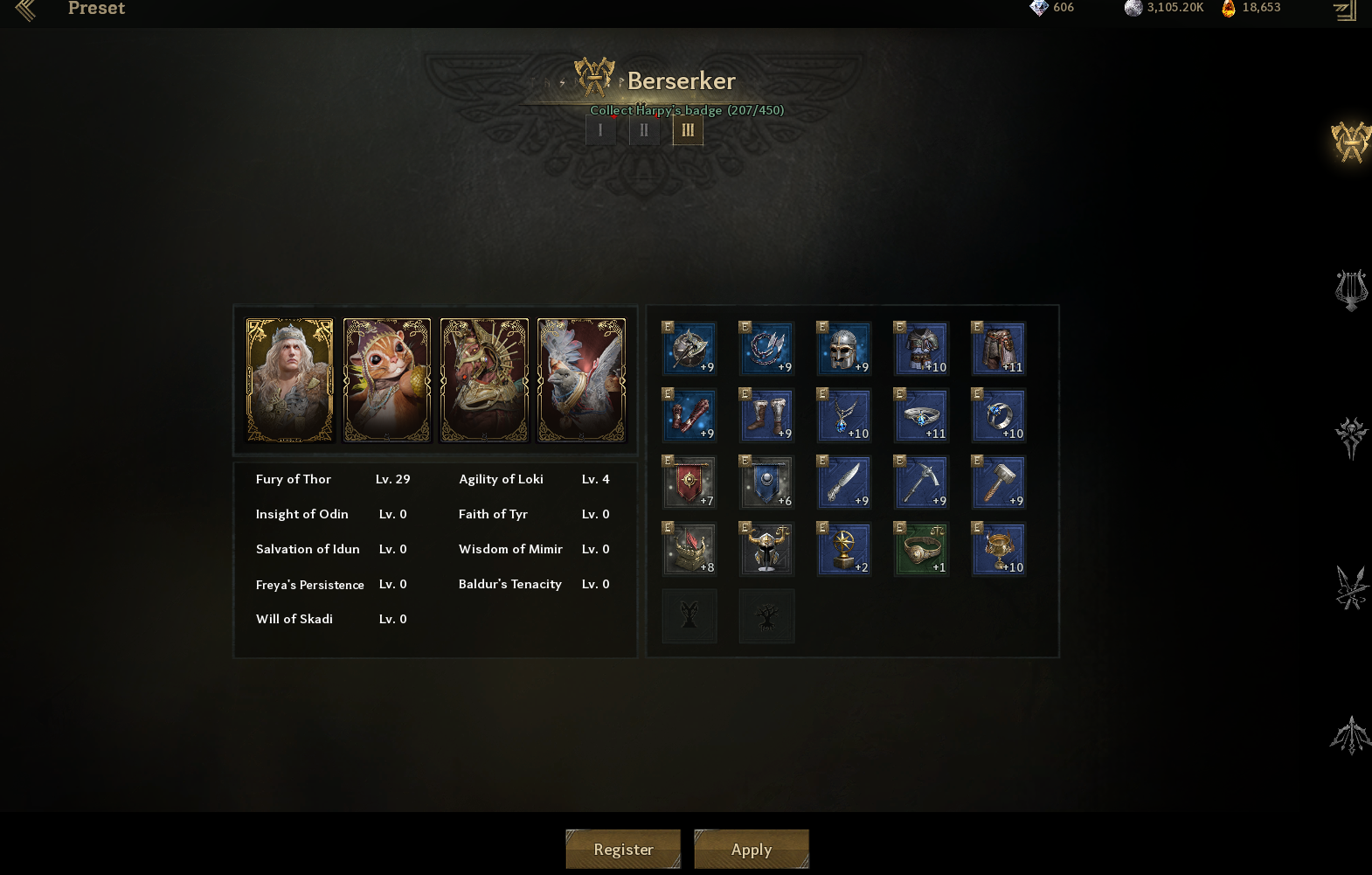Go back from the Preset screen
Viewport: 1372px width, 875px height.
tap(25, 10)
